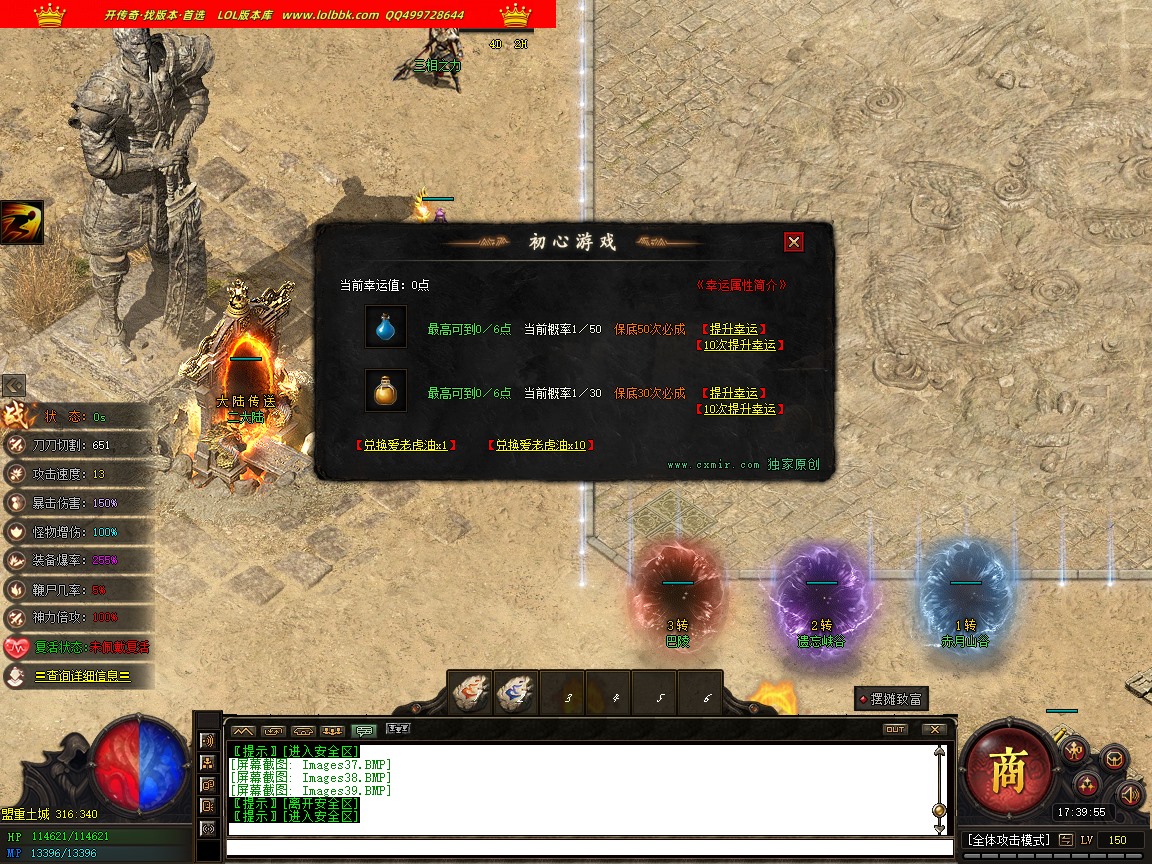The width and height of the screenshot is (1152, 864).
Task: Open the round red 商 shop button
Action: [x=1008, y=770]
